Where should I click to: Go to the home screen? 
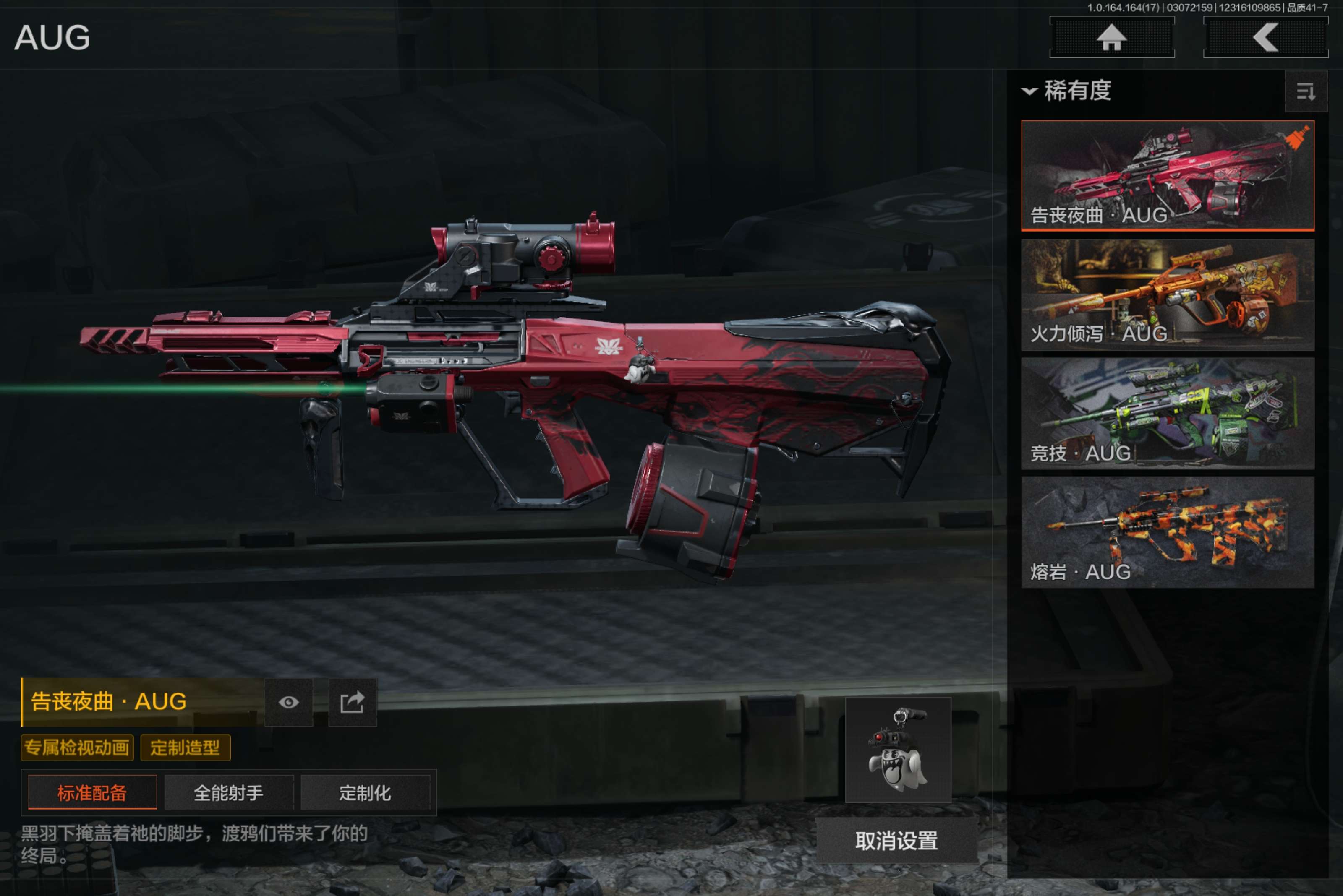pos(1111,38)
